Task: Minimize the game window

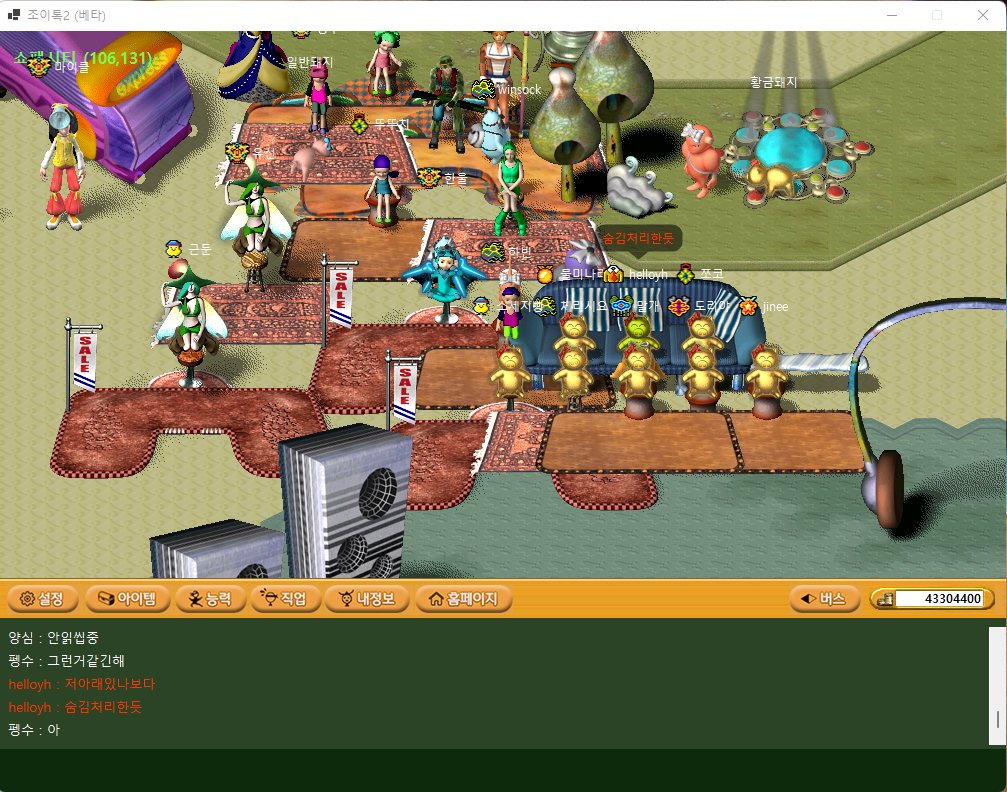Action: tap(892, 15)
